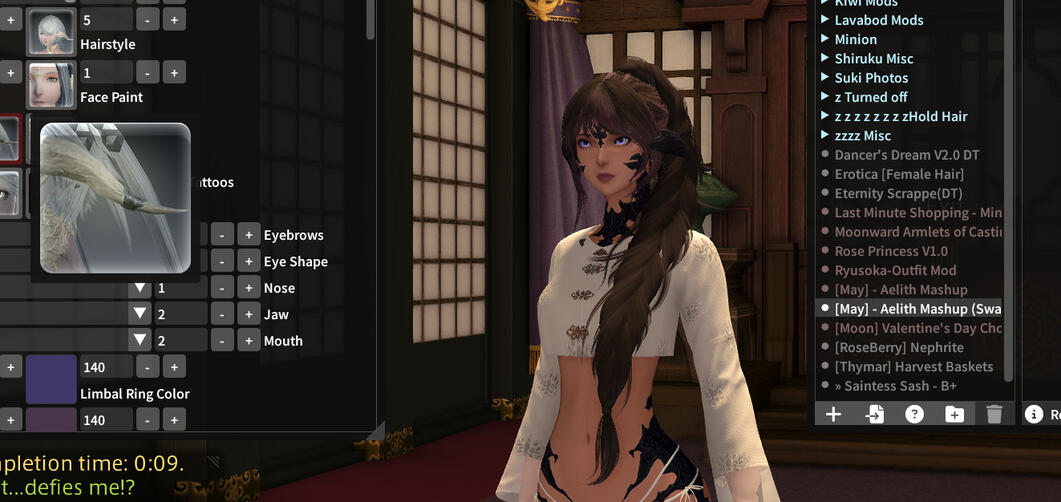Open the help question mark button
The image size is (1061, 502).
click(x=914, y=414)
